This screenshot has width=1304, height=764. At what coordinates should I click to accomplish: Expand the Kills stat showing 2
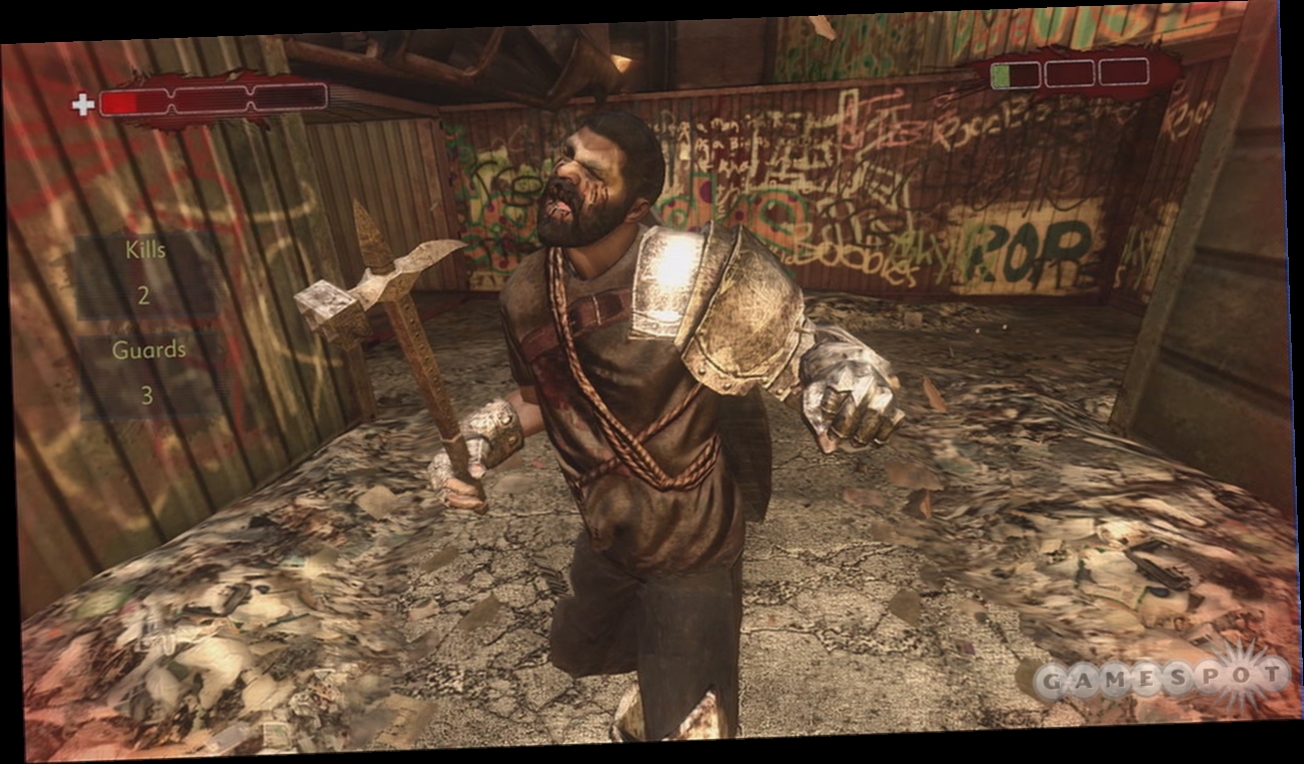click(145, 275)
